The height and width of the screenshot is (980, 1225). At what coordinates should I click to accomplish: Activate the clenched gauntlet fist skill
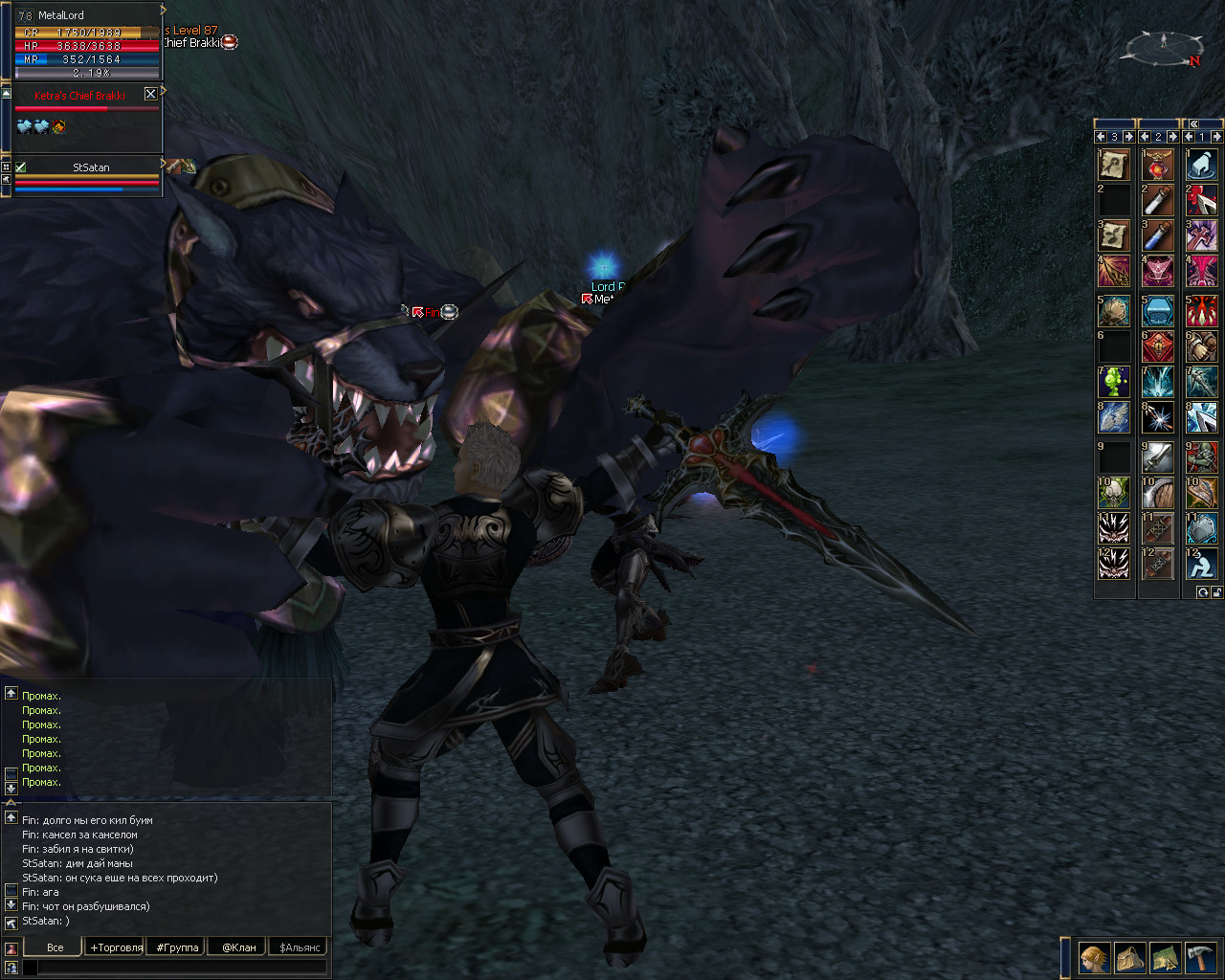pyautogui.click(x=1202, y=346)
